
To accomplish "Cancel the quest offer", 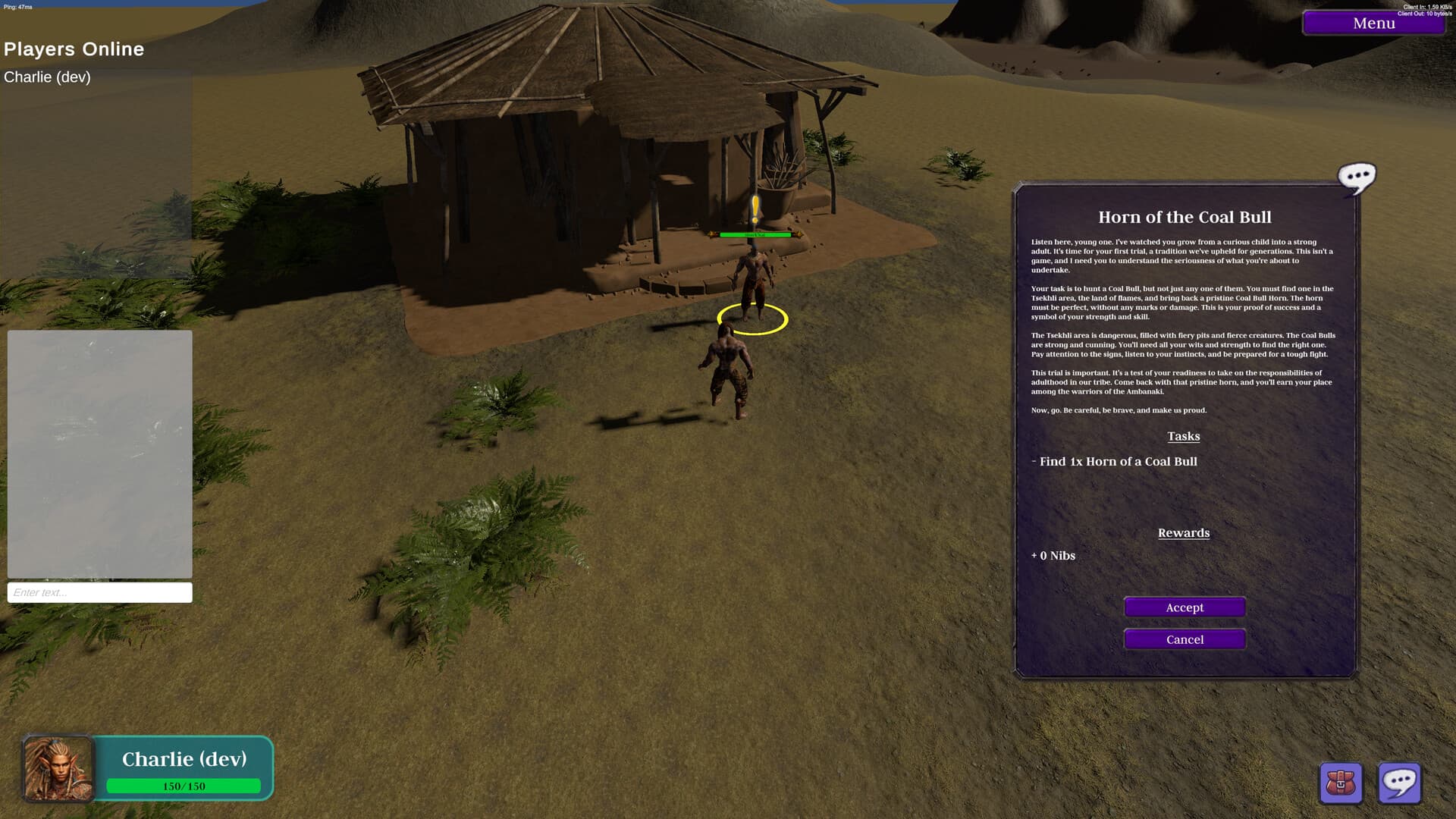I will point(1184,639).
